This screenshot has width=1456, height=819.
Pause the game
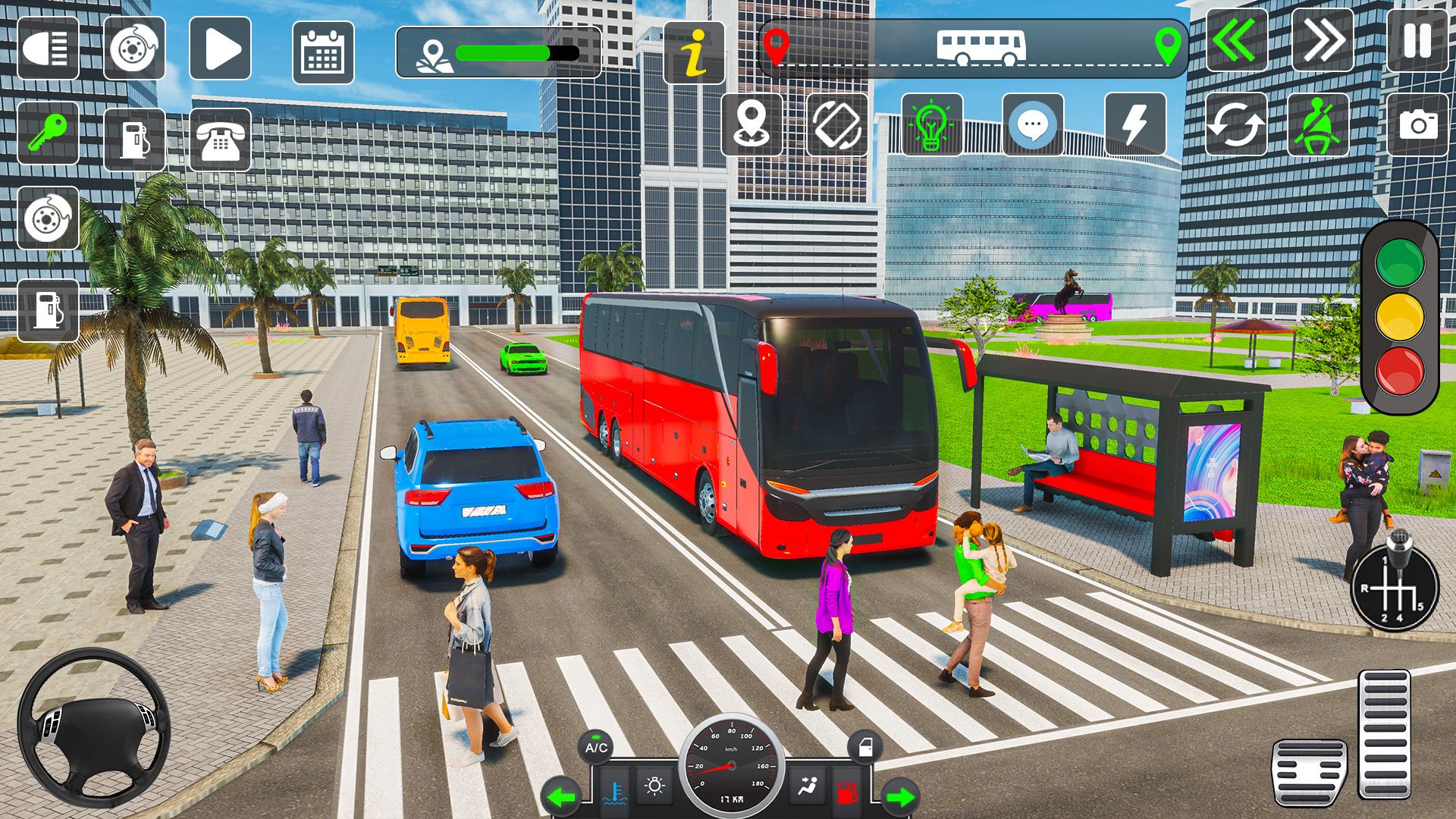coord(1417,41)
